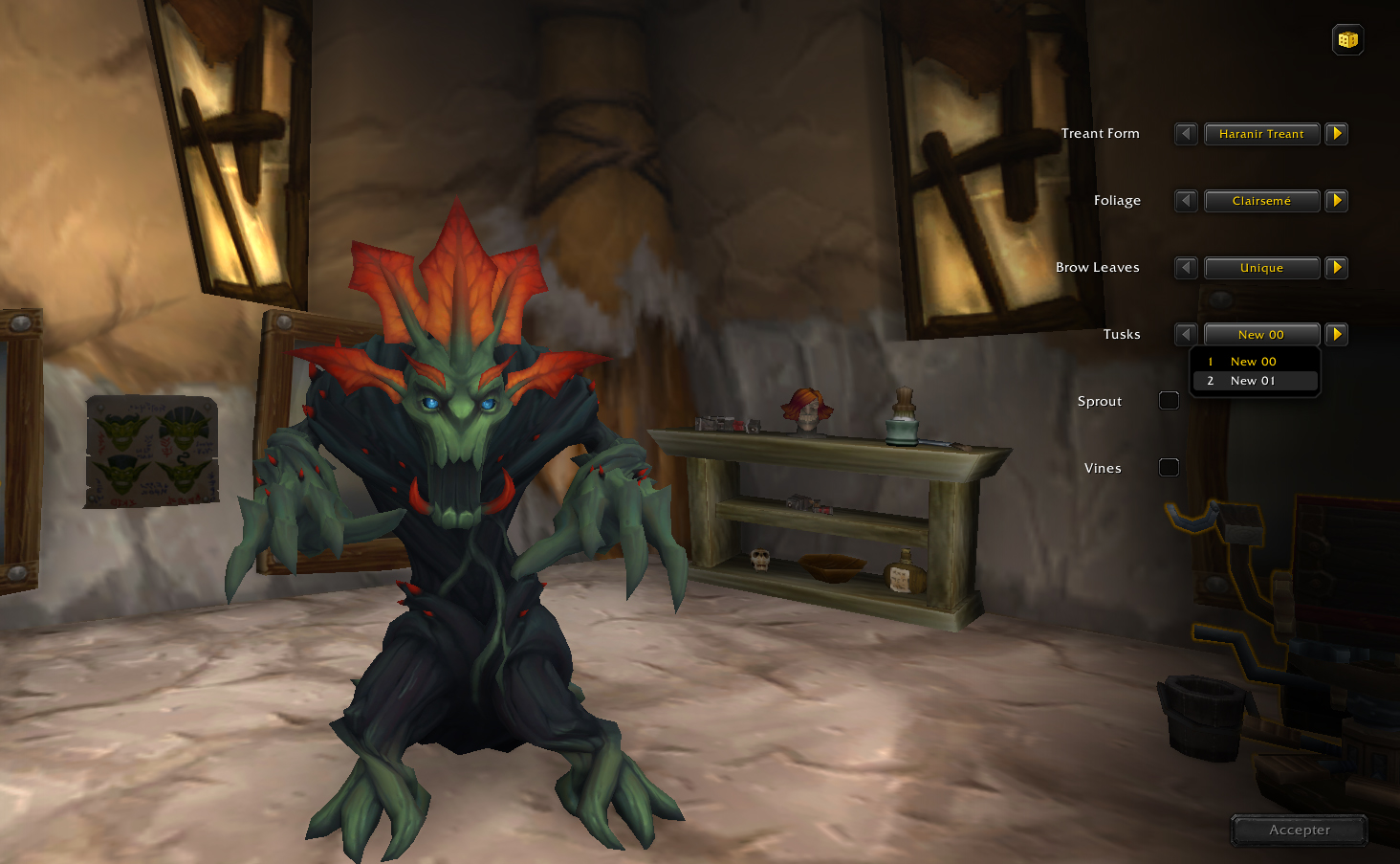This screenshot has width=1400, height=864.
Task: Confirm appearance with Accepter button
Action: [x=1299, y=831]
